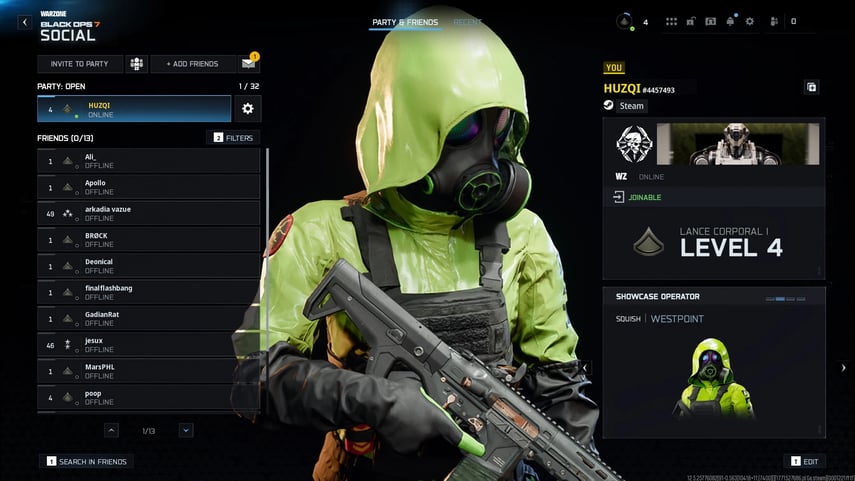The image size is (855, 481).
Task: Switch to the Recent tab
Action: [467, 22]
